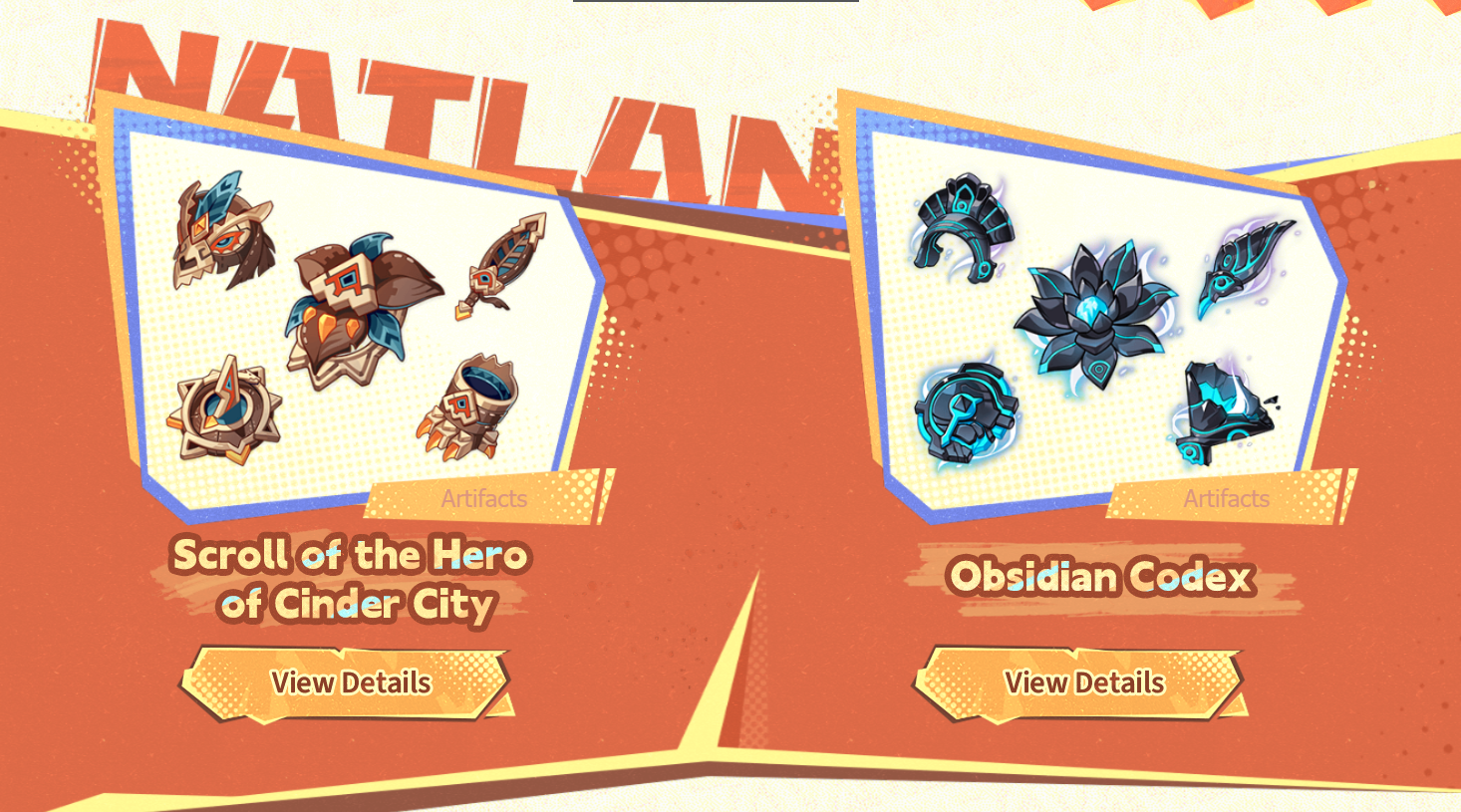
Task: Select the Obsidian Codex title text
Action: pos(1104,576)
